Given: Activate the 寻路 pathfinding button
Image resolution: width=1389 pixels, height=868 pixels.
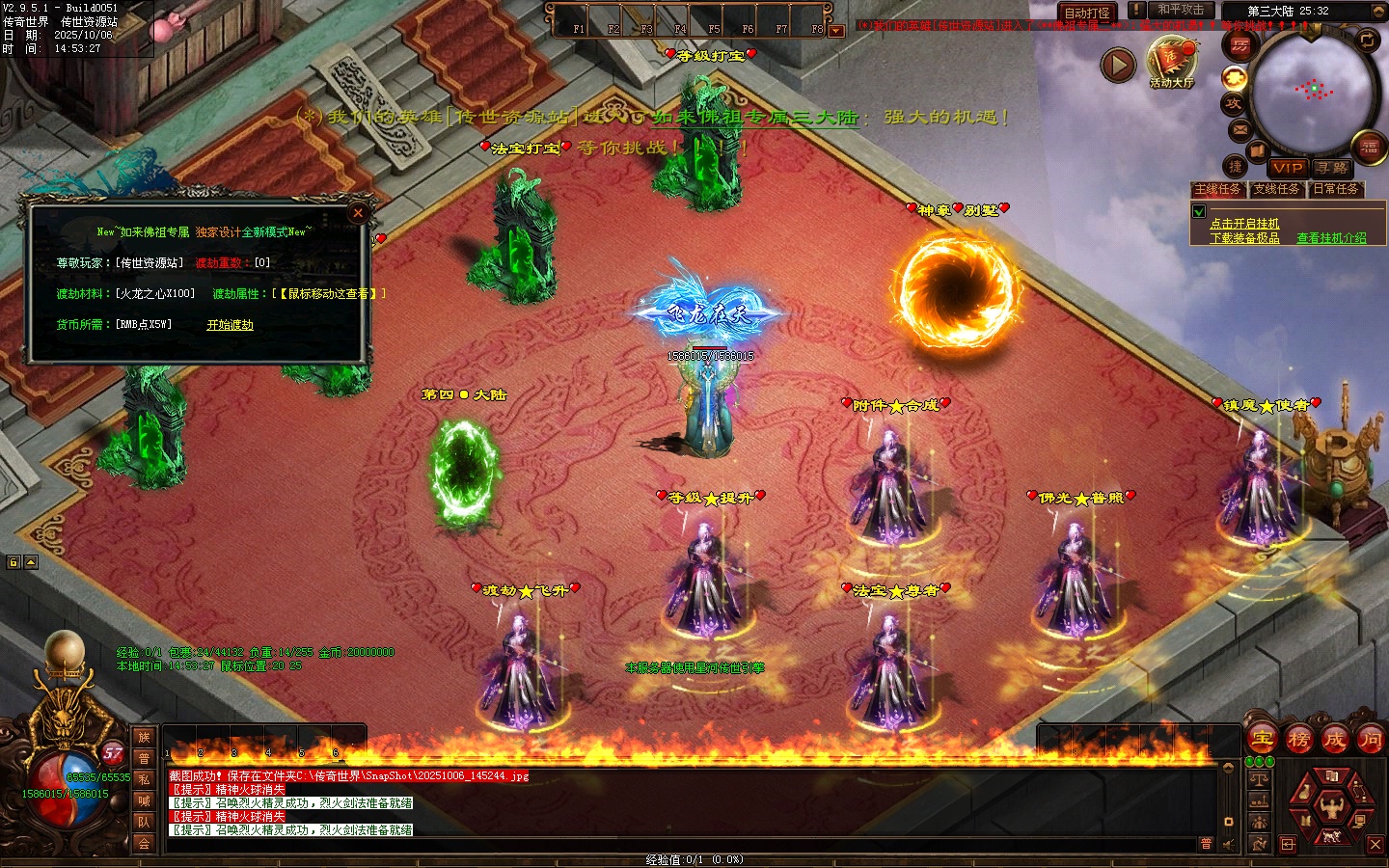Looking at the screenshot, I should pos(1332,168).
